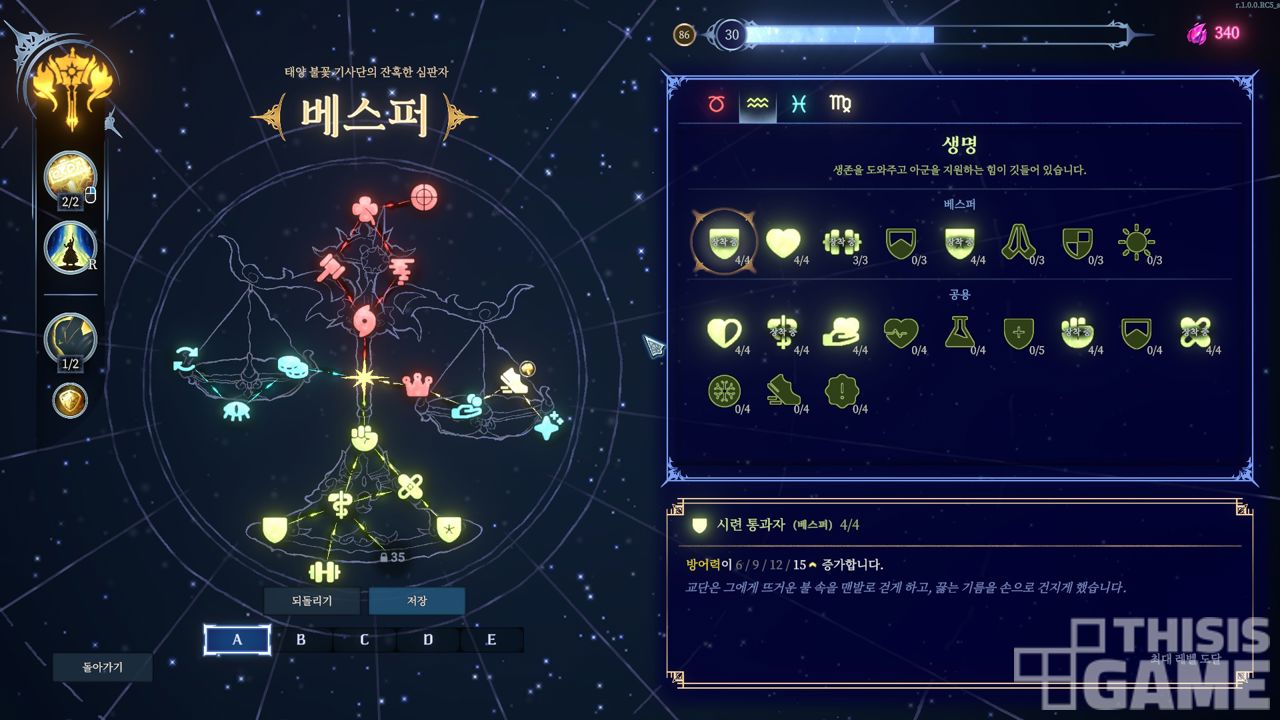Viewport: 1280px width, 720px height.
Task: Pick the potion flask perk icon
Action: [x=960, y=331]
